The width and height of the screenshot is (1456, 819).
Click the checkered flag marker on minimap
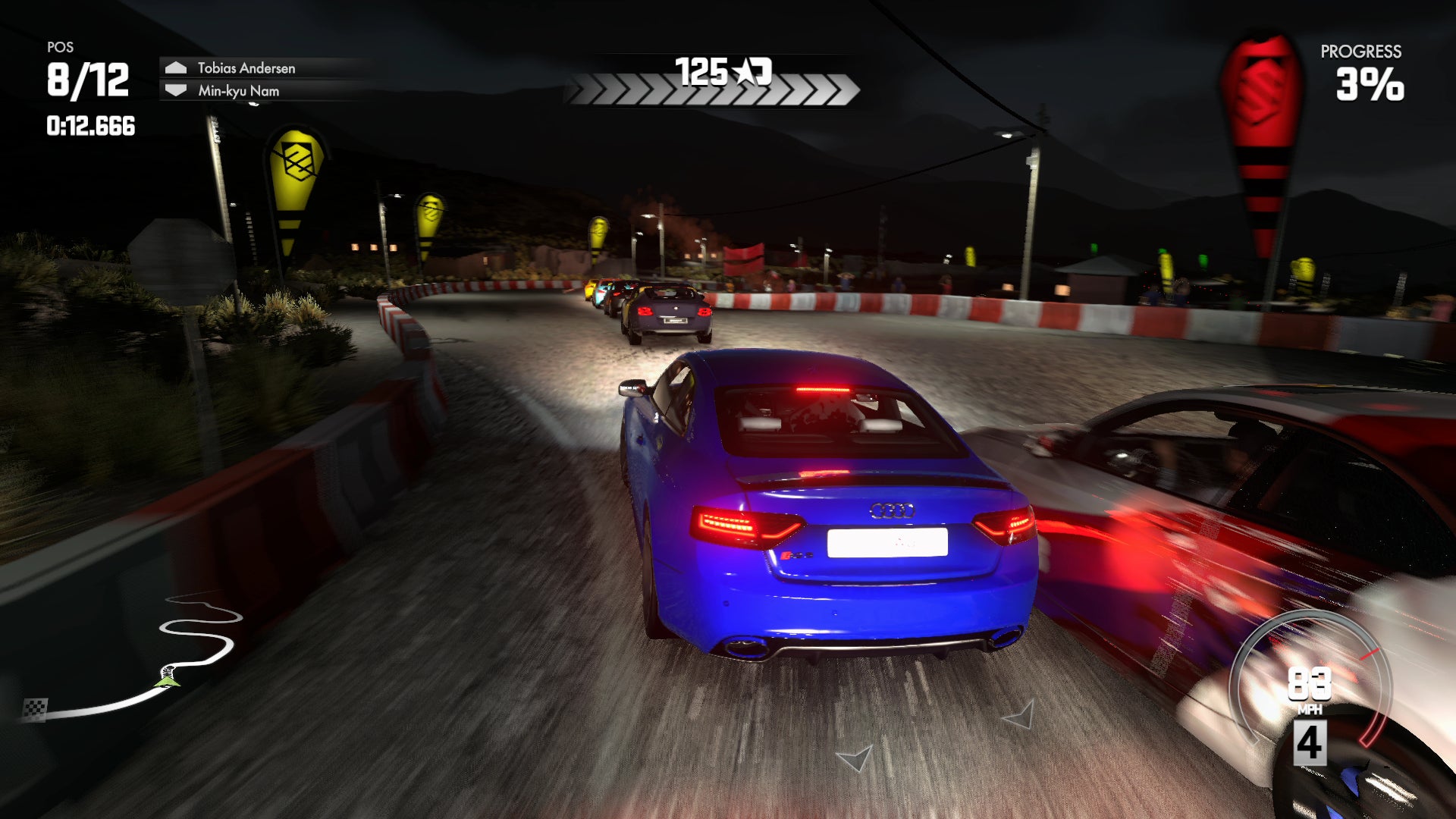35,709
